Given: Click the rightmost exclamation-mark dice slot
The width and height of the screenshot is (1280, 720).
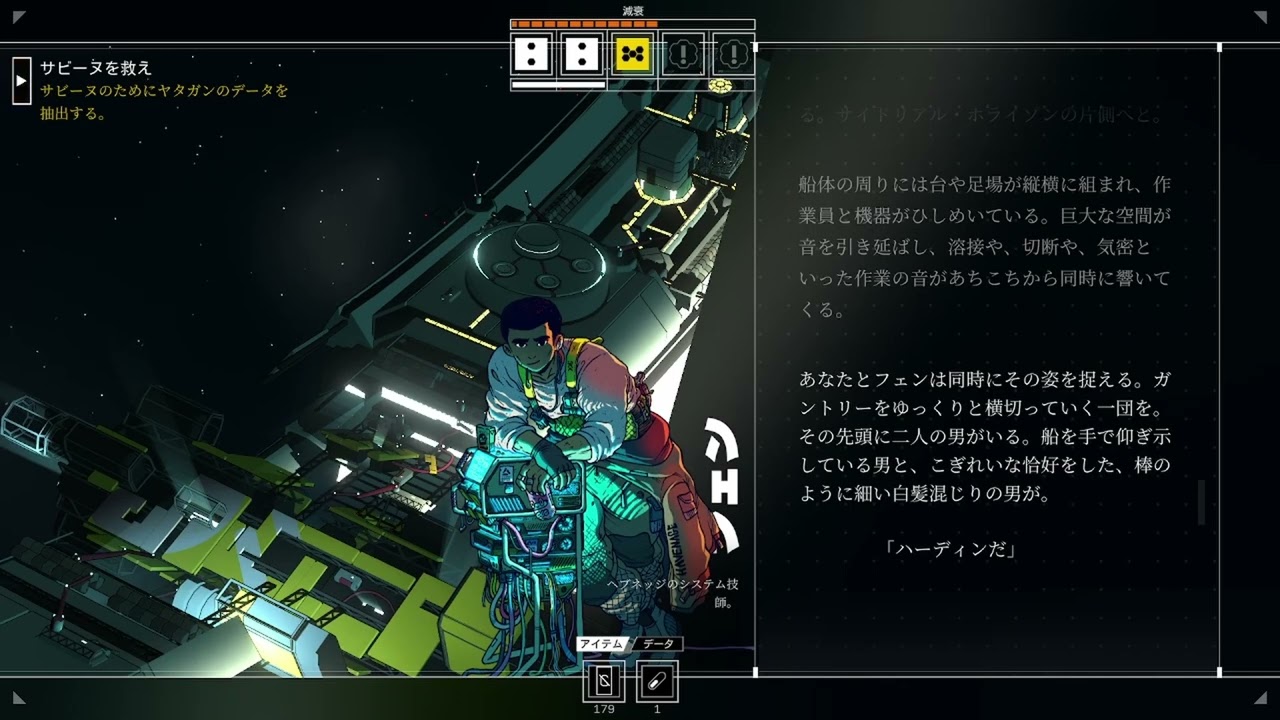Looking at the screenshot, I should [x=733, y=55].
